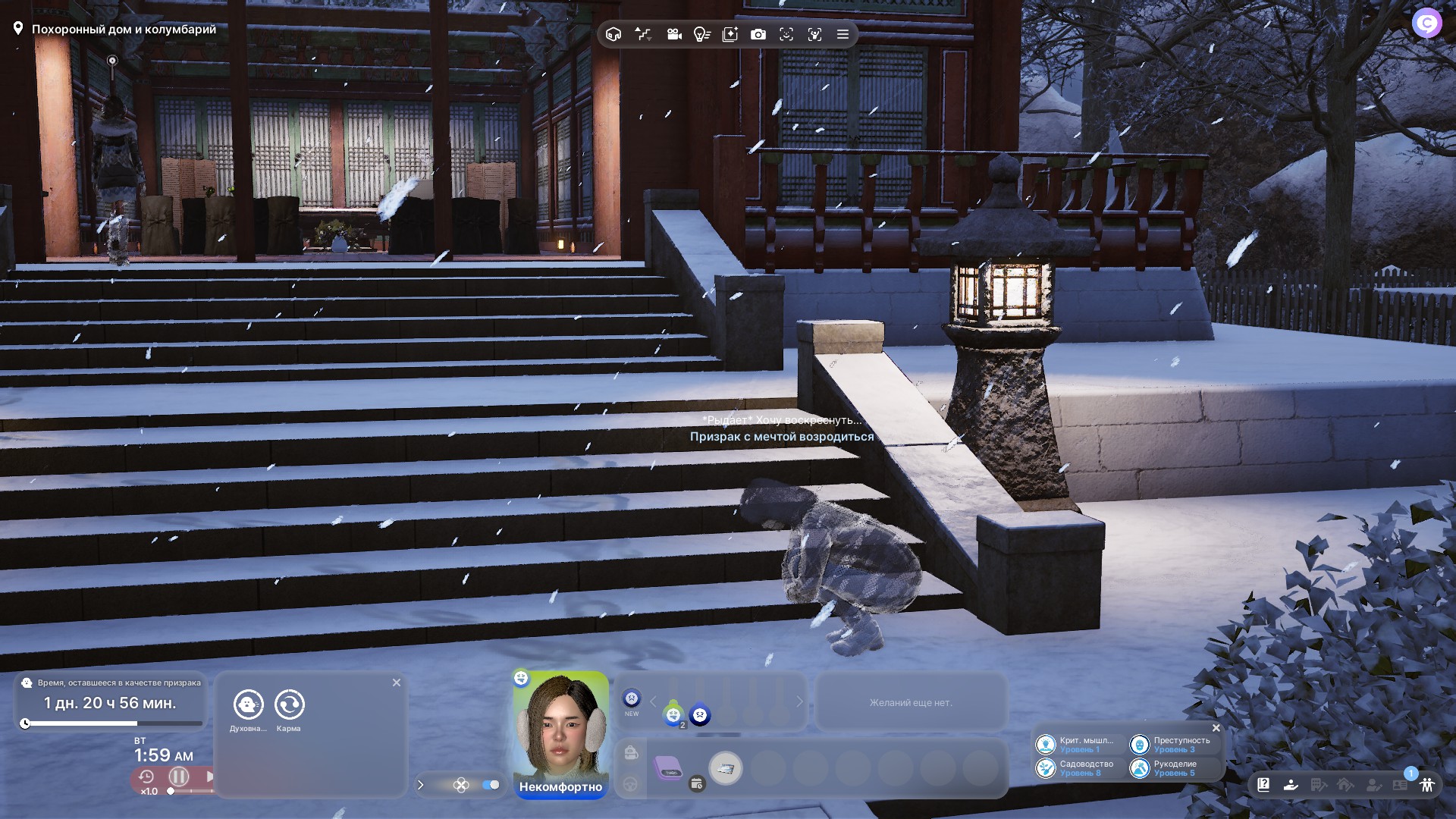Close the skills panel
Viewport: 1456px width, 819px height.
1216,728
